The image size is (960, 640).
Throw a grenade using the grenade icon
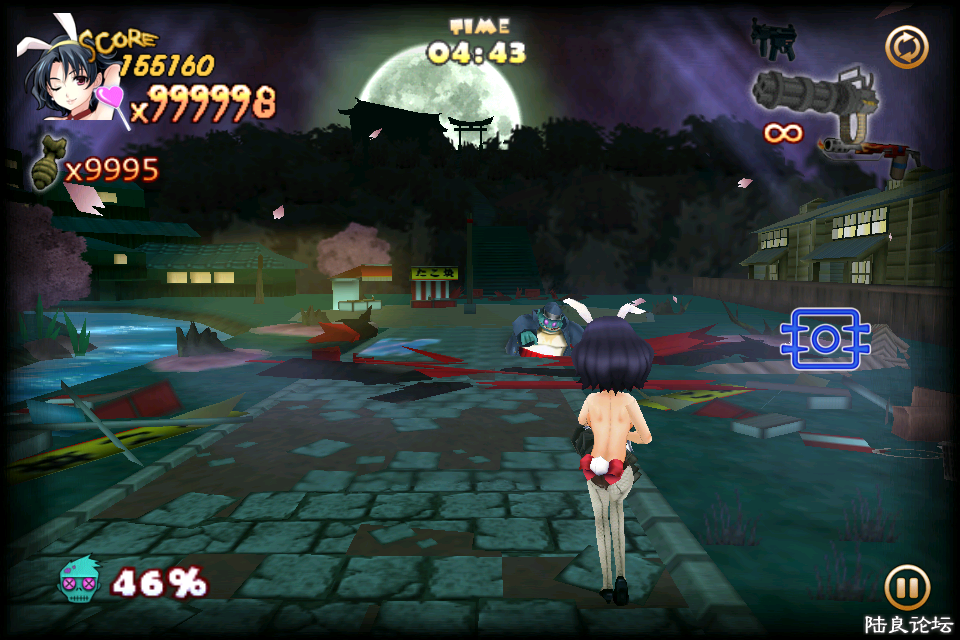[x=46, y=166]
